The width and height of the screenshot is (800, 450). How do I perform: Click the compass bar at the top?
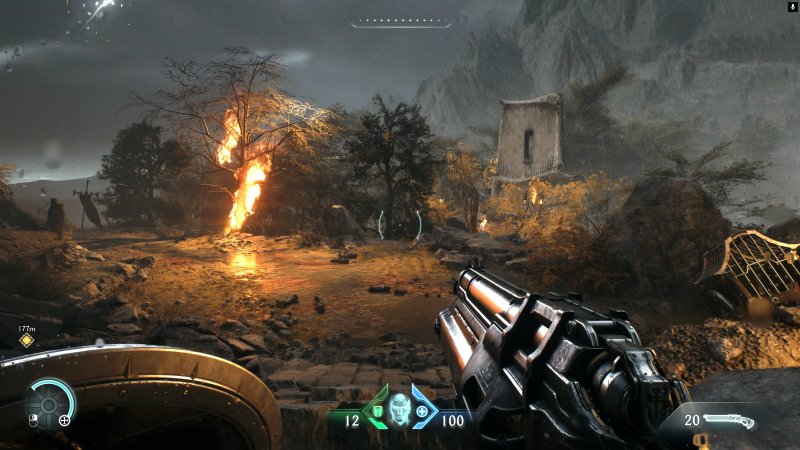[401, 23]
